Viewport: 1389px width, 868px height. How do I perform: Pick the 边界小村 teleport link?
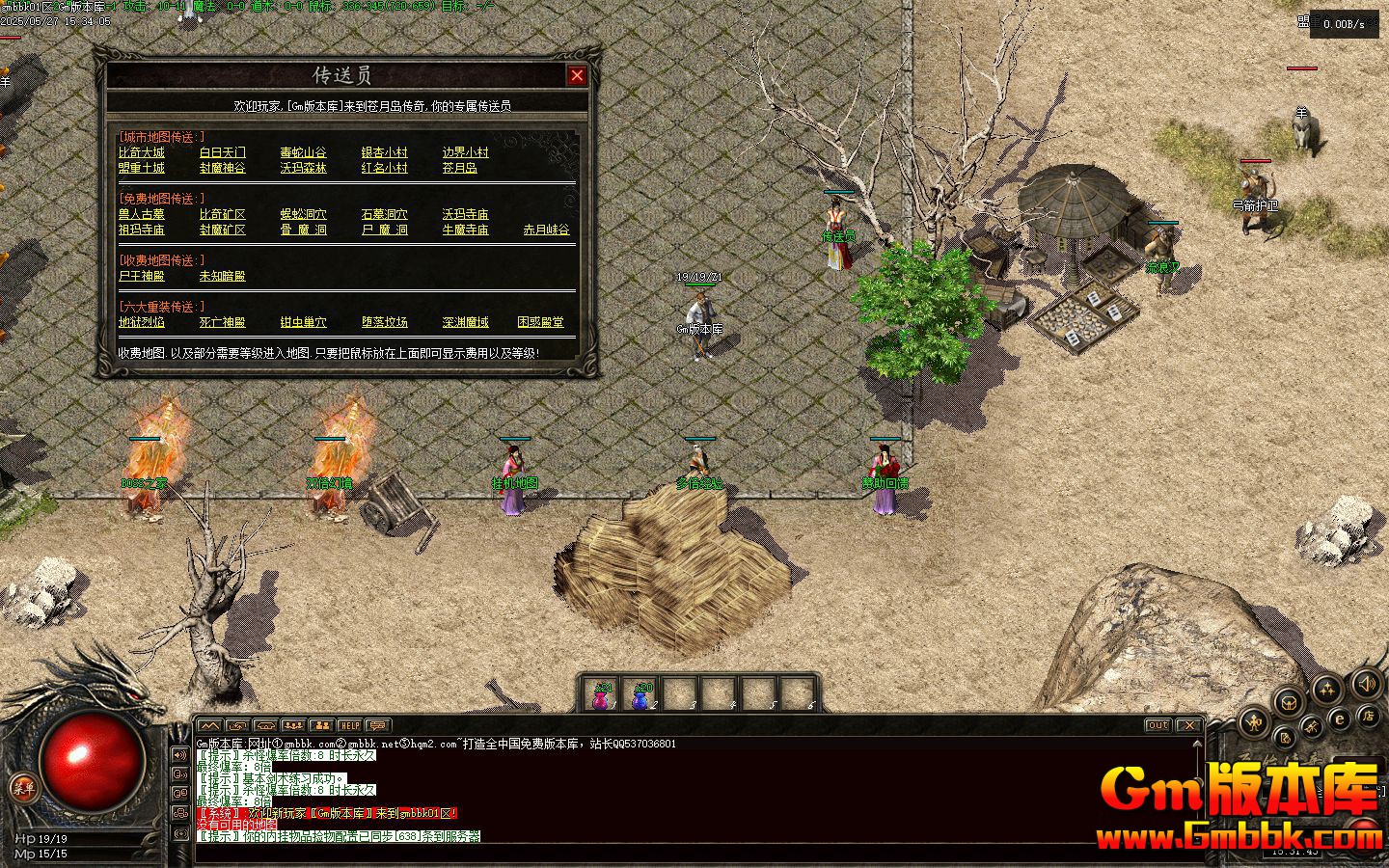[x=466, y=152]
